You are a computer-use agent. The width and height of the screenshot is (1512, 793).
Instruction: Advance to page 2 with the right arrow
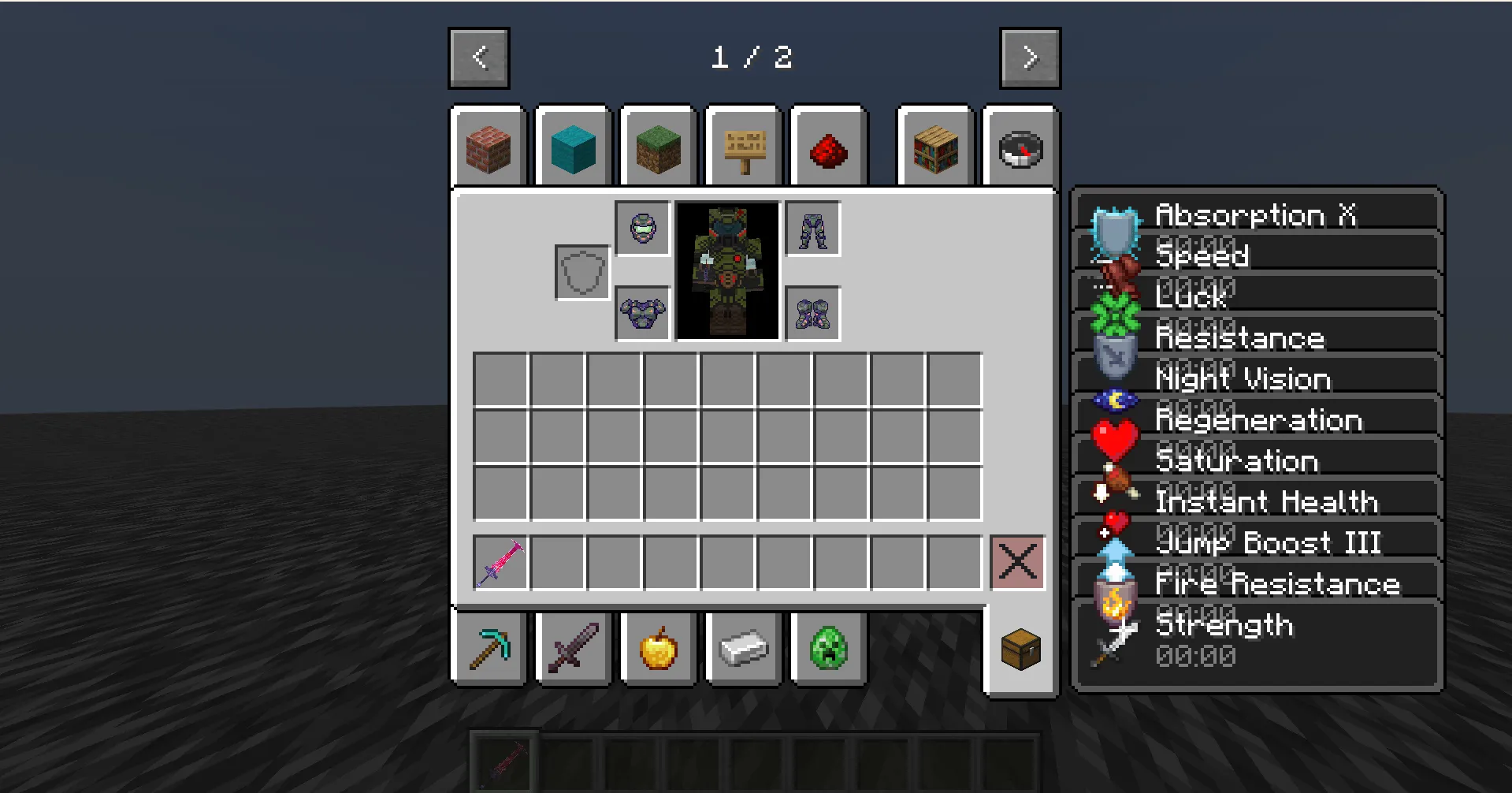coord(1030,57)
